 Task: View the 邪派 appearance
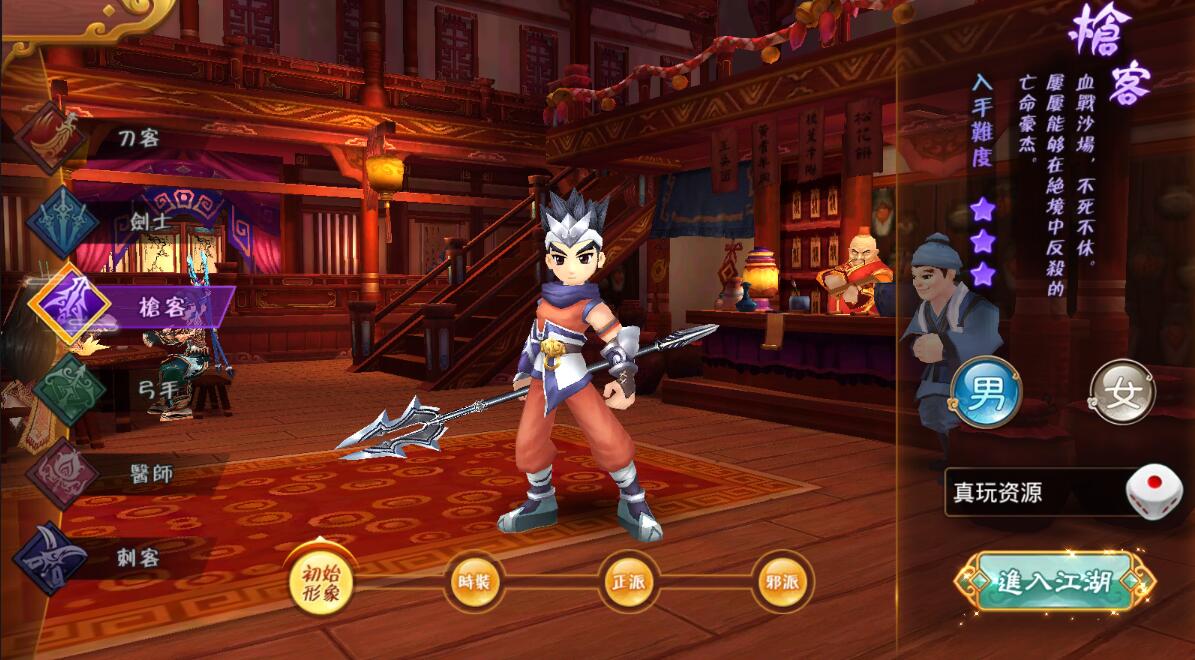783,581
